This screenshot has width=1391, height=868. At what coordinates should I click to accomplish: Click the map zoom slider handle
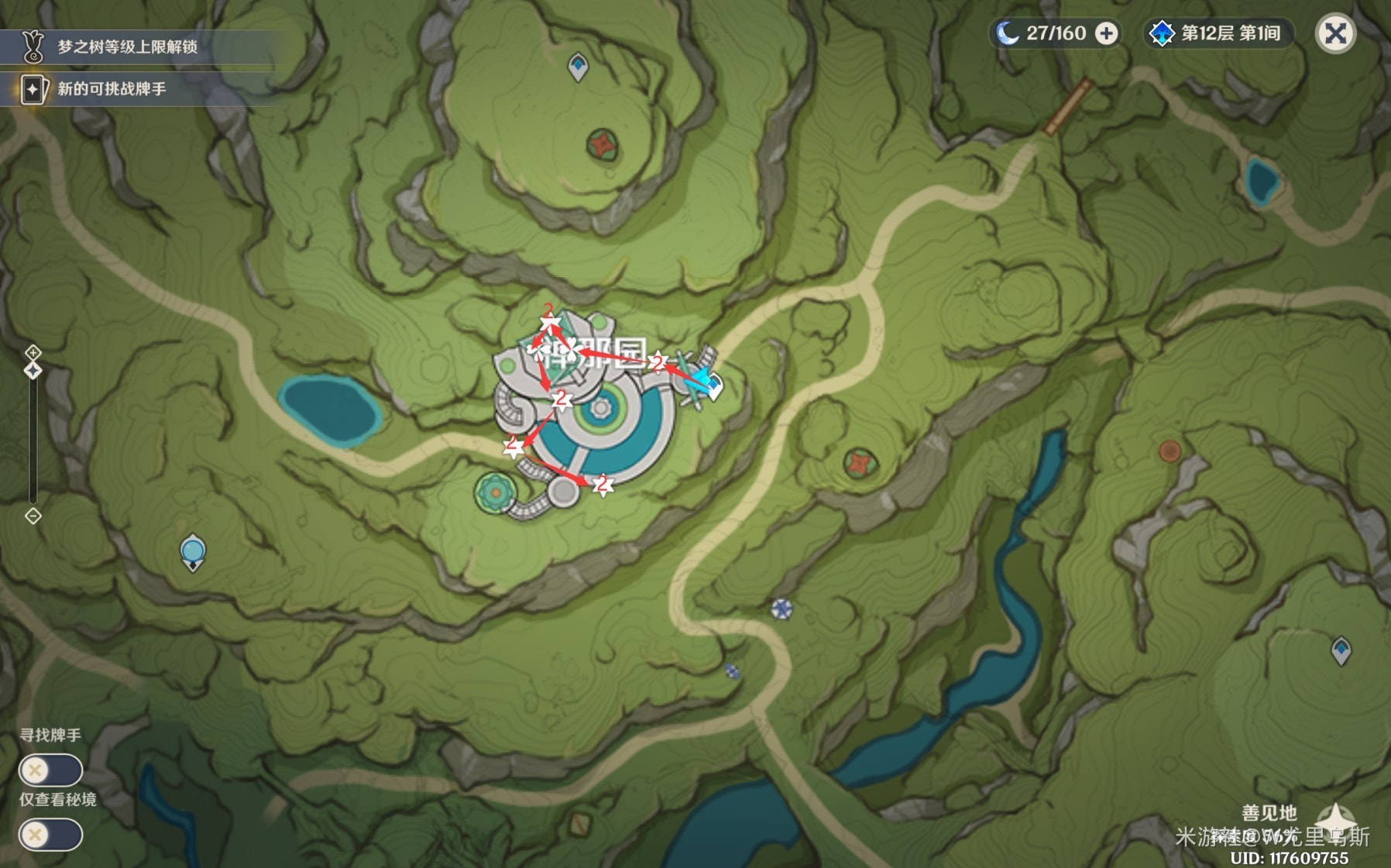pos(33,371)
